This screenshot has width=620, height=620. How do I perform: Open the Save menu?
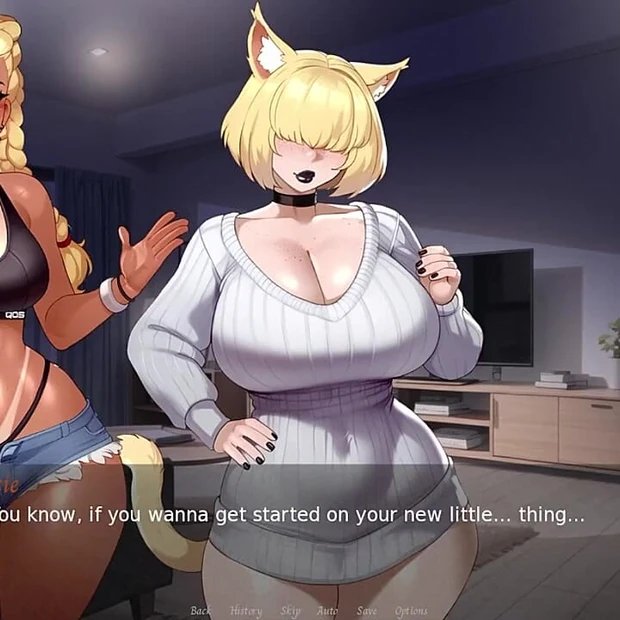tap(367, 611)
